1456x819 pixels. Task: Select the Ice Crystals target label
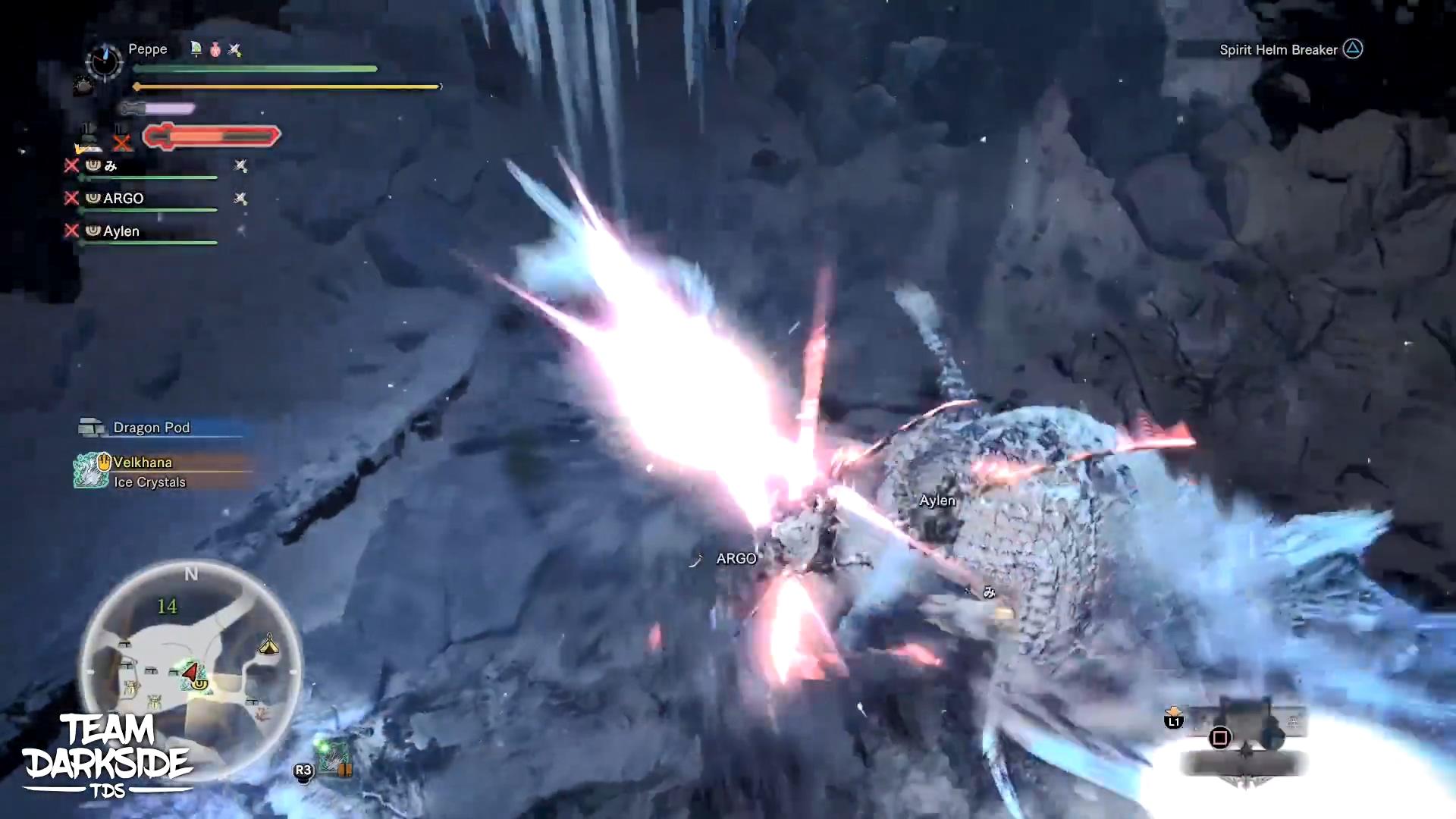pos(150,482)
